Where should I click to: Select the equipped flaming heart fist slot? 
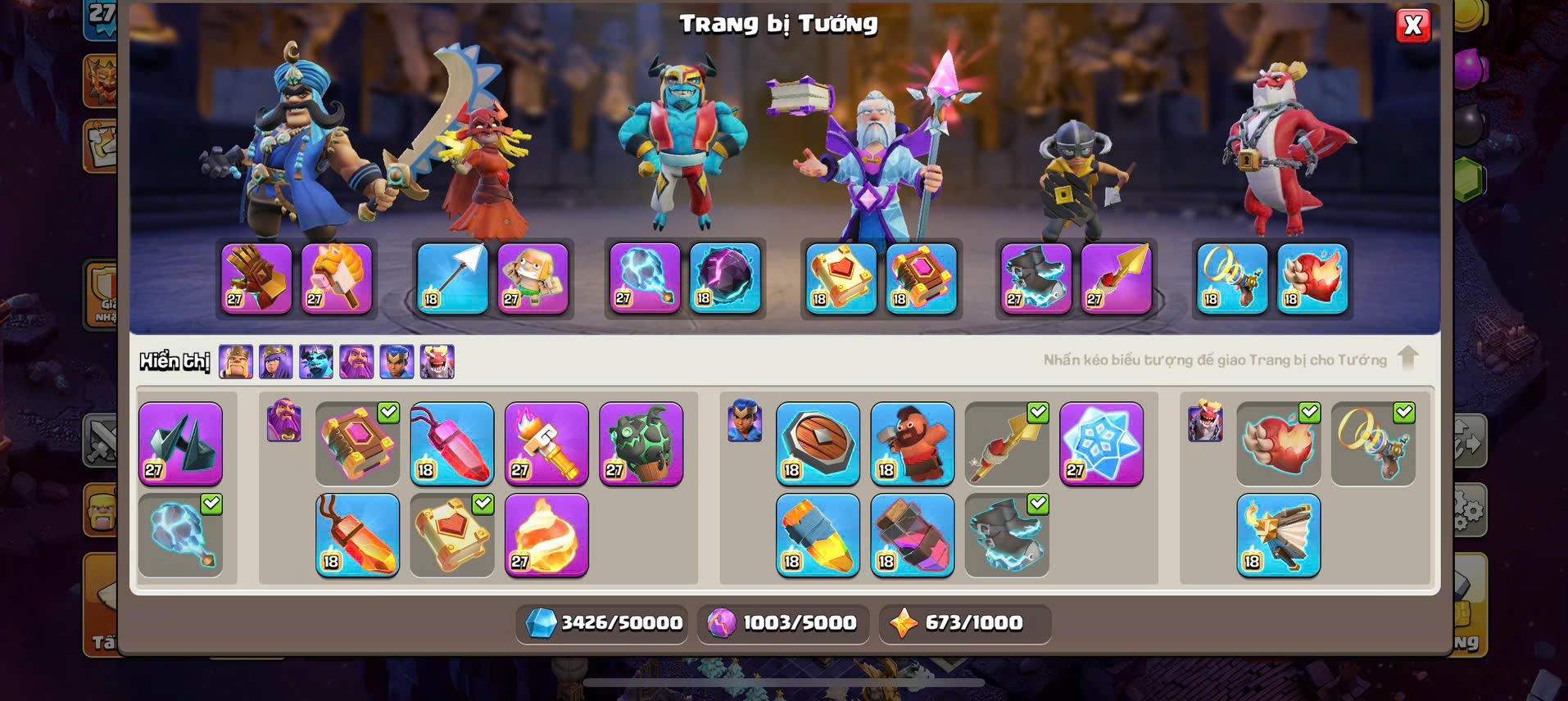pos(1312,278)
